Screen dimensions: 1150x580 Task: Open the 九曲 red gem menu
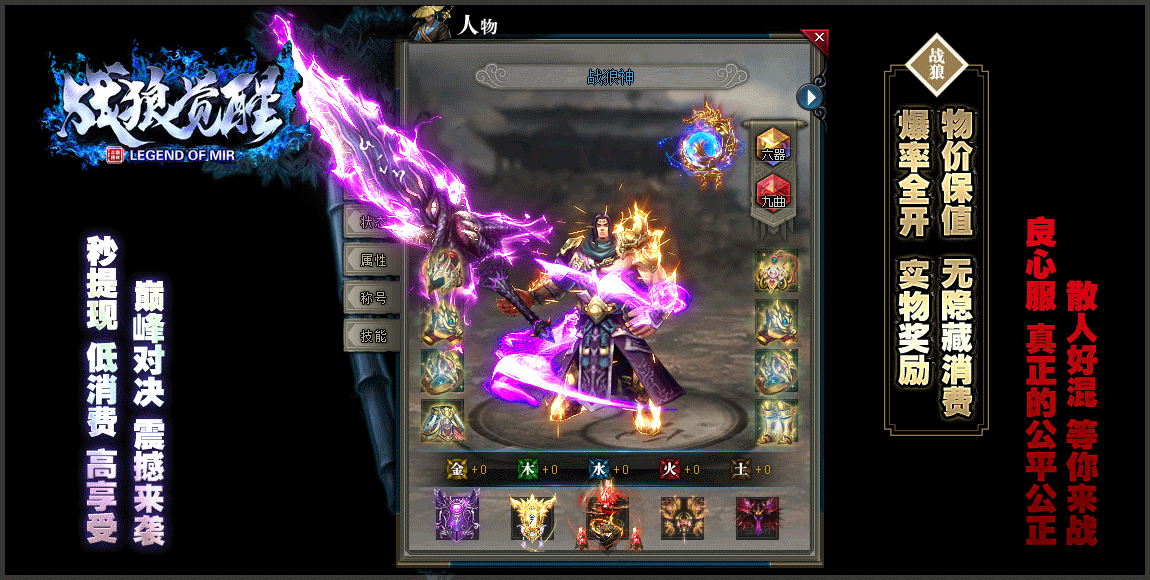772,189
